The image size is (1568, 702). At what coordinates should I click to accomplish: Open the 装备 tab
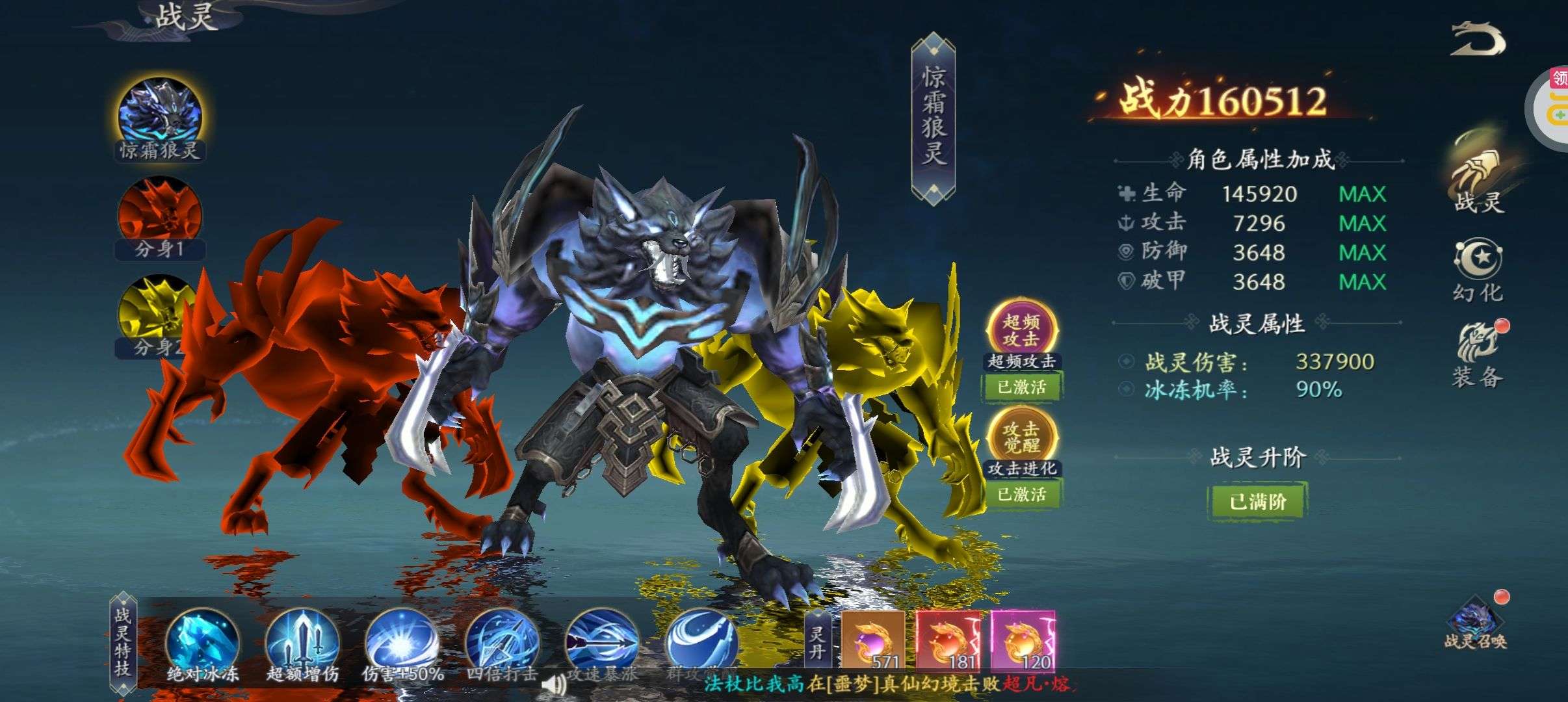click(1478, 355)
